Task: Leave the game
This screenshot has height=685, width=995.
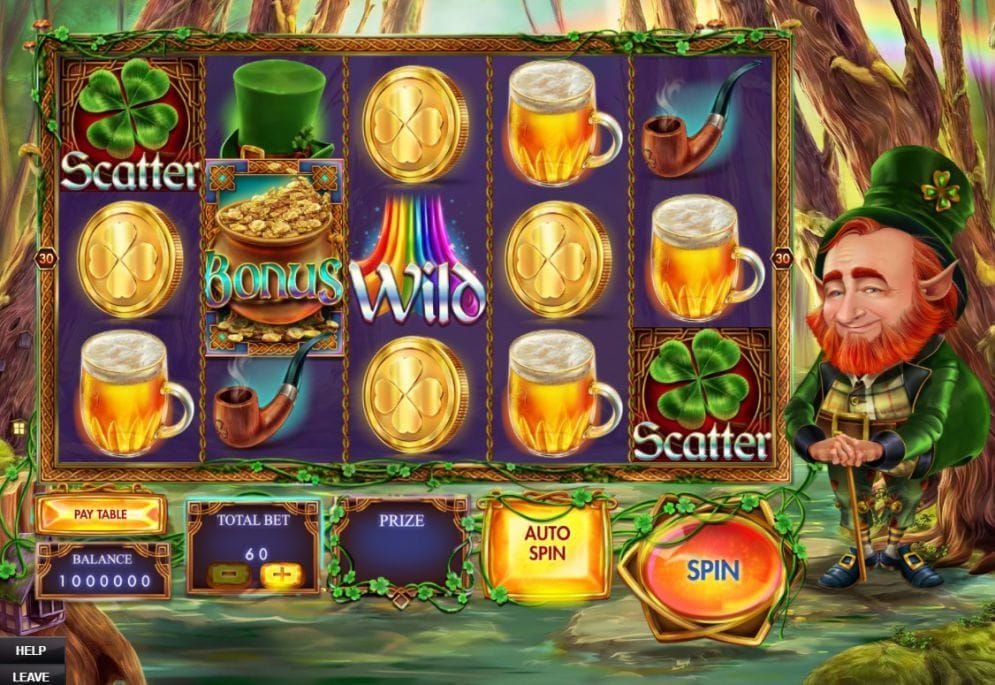Action: click(29, 675)
